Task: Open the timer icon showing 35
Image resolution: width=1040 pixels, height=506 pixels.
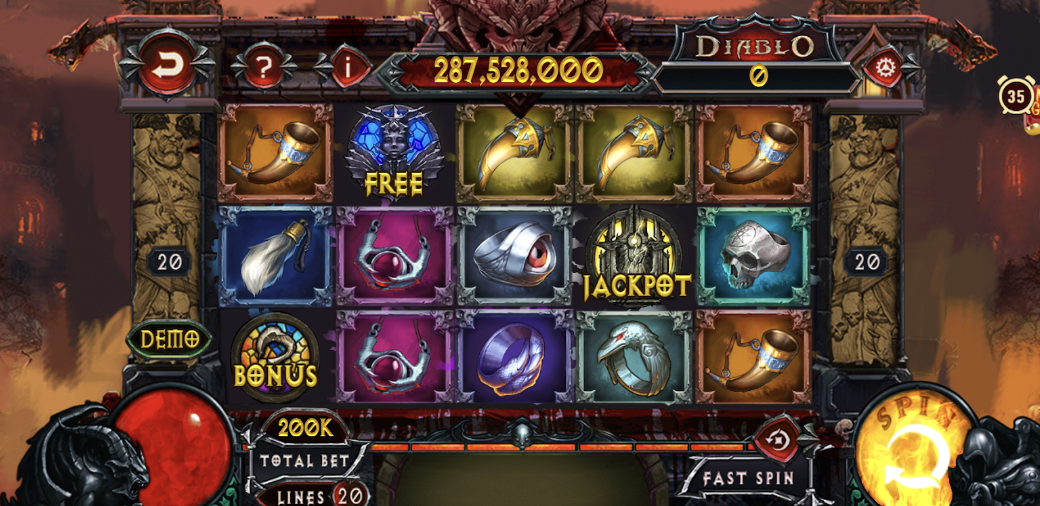Action: (x=1017, y=97)
